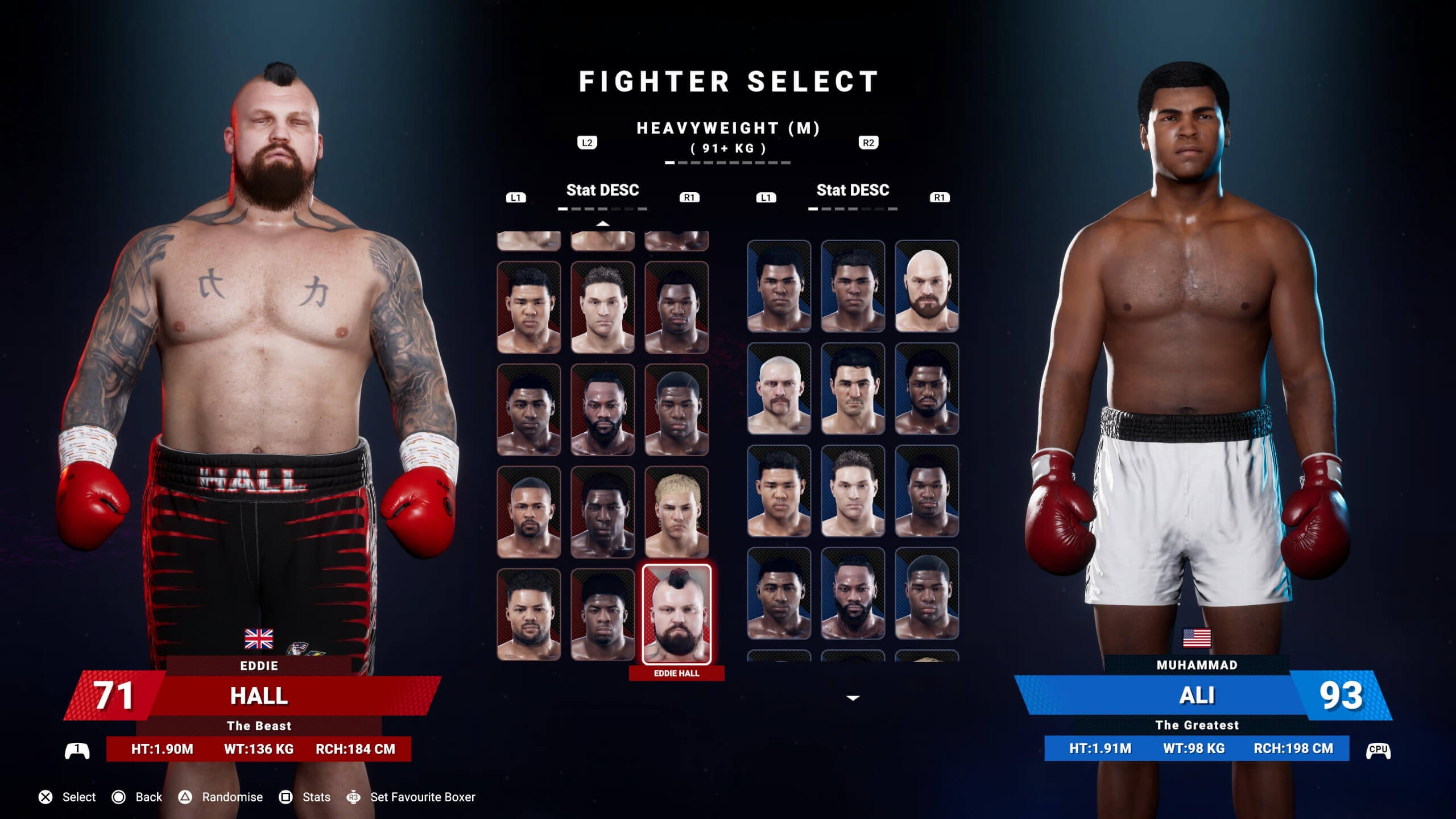Click the Select action label at the bottom
Screen dimensions: 1456x819
[78, 797]
